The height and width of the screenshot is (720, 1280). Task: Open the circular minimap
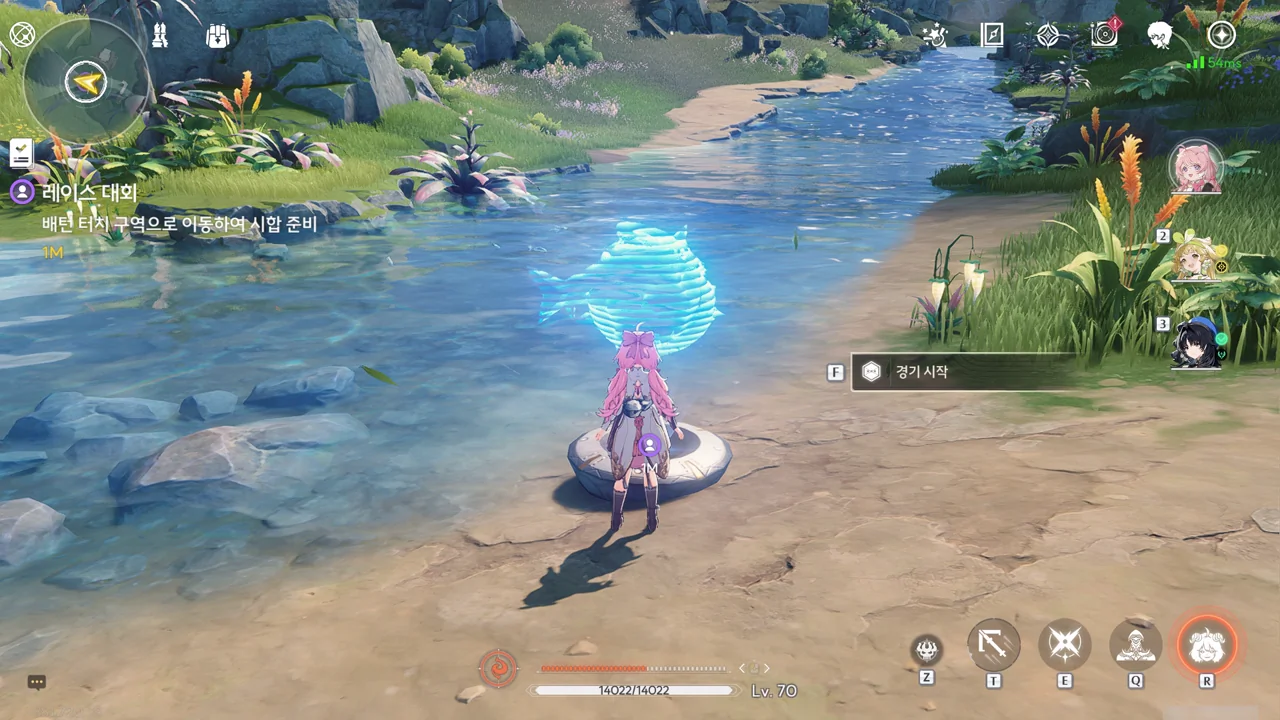click(x=86, y=82)
